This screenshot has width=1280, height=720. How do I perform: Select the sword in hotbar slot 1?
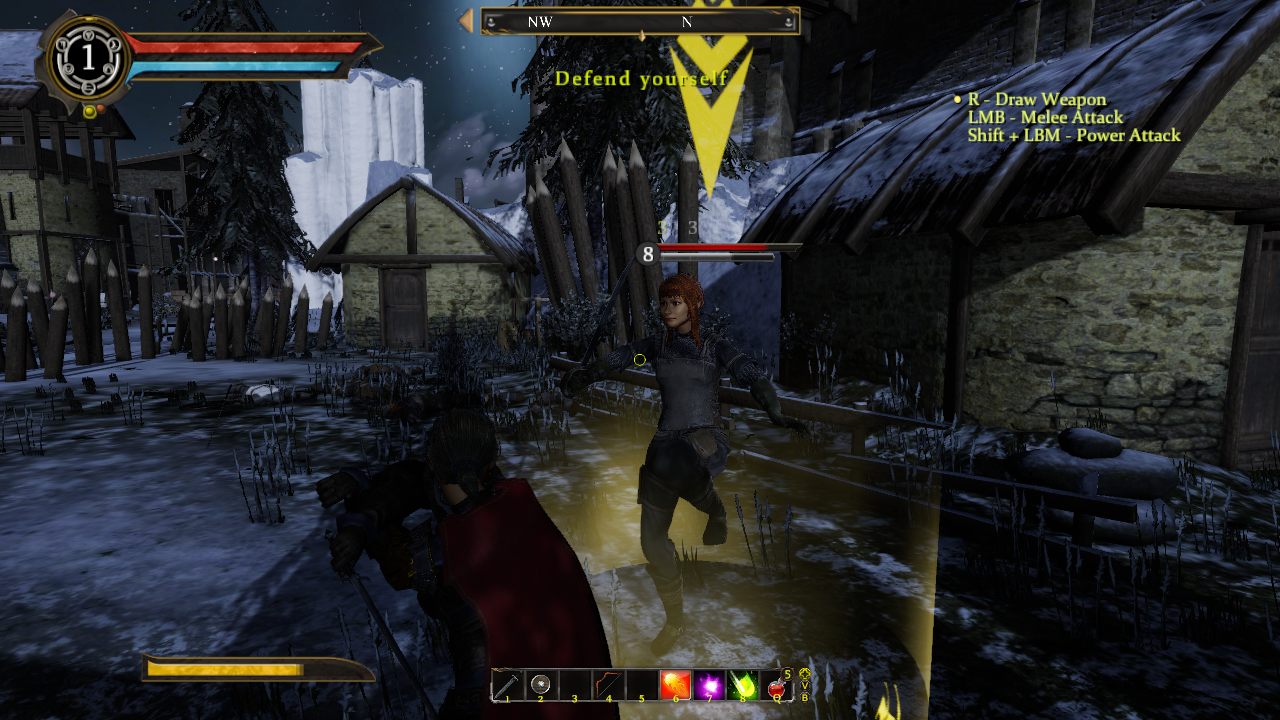tap(507, 685)
